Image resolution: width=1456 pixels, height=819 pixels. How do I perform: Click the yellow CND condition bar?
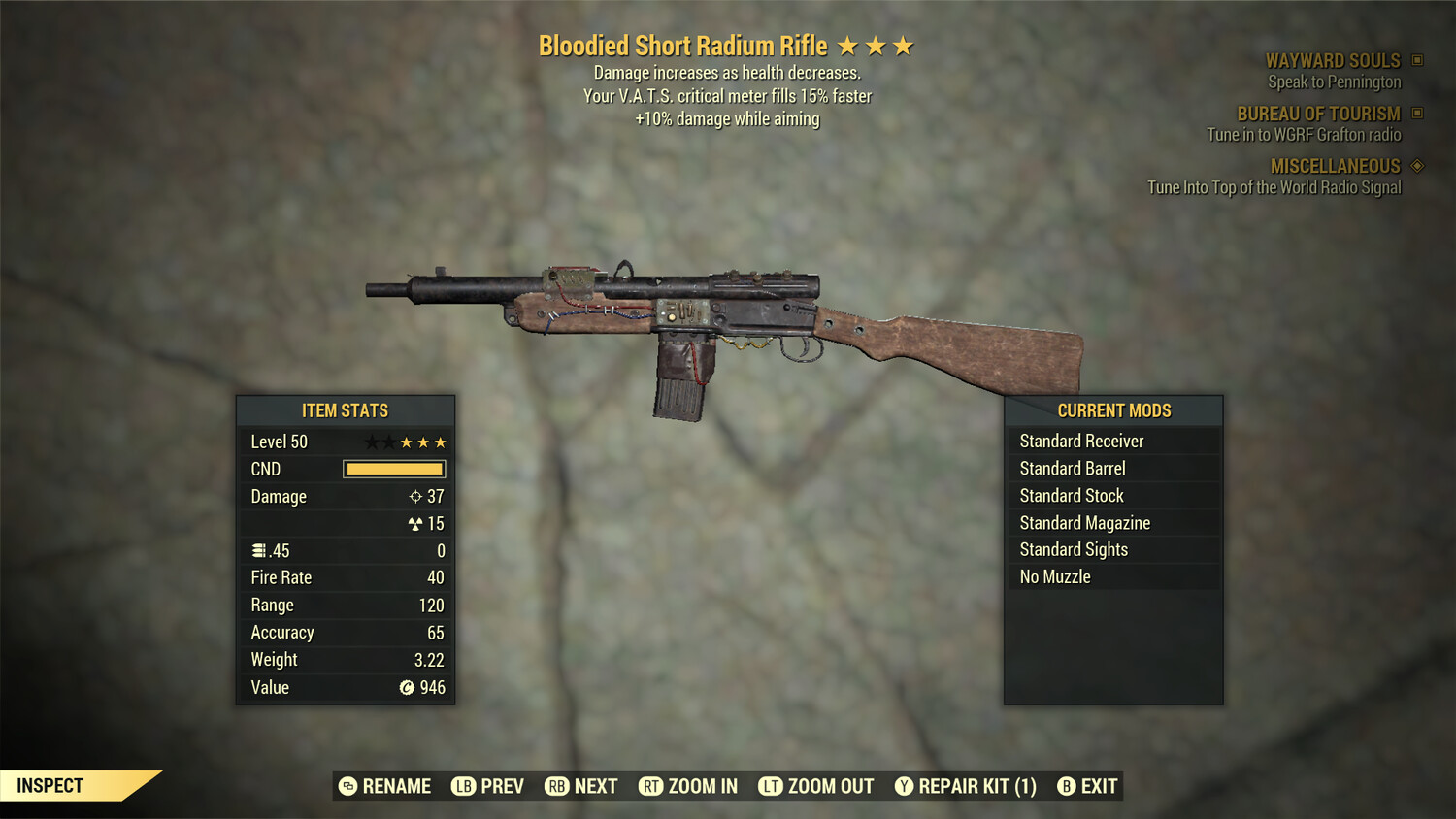(393, 469)
